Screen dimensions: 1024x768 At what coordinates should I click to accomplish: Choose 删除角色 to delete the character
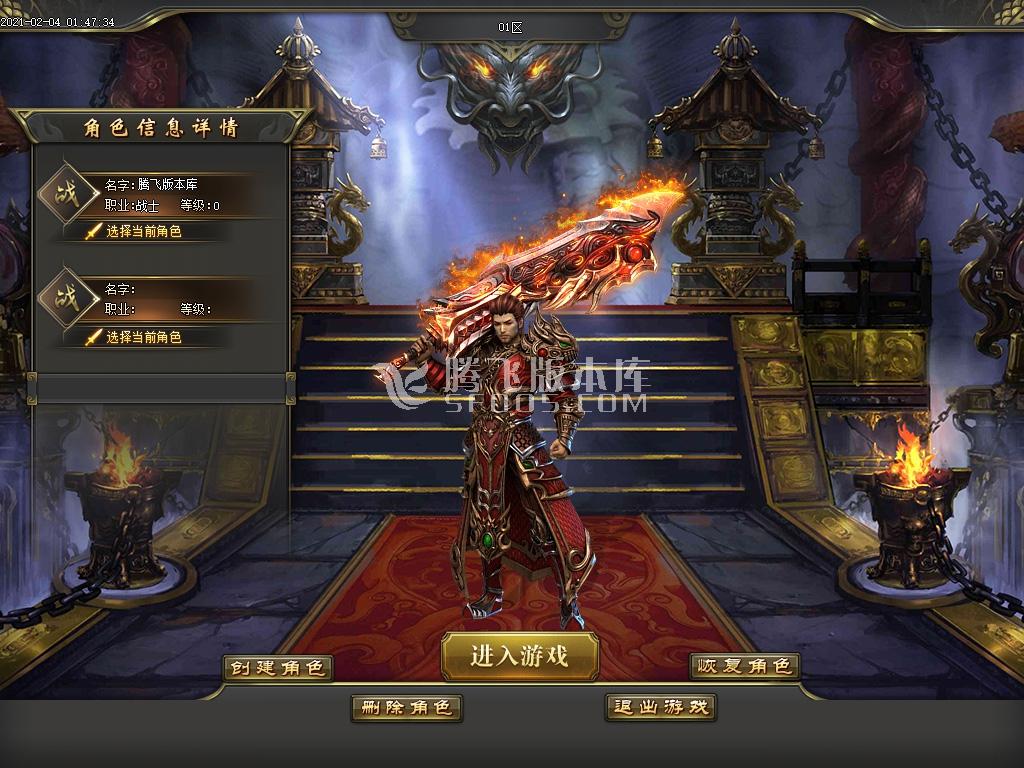pyautogui.click(x=406, y=708)
